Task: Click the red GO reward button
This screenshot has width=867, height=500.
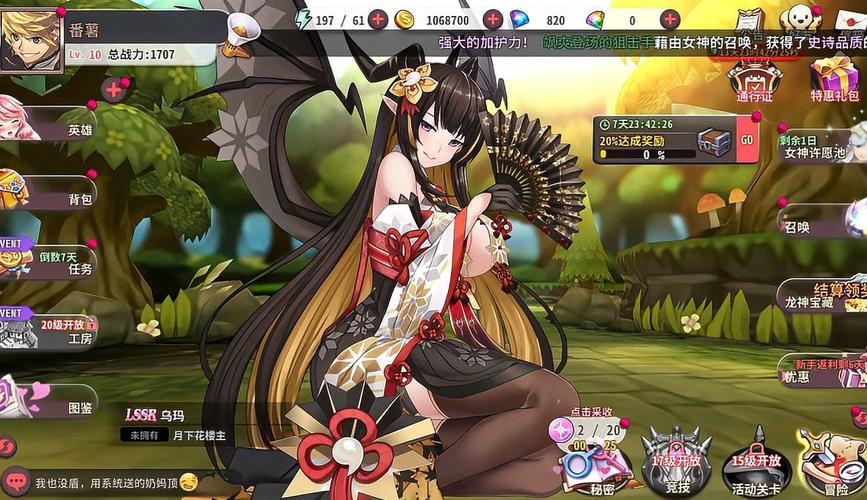Action: click(x=746, y=141)
